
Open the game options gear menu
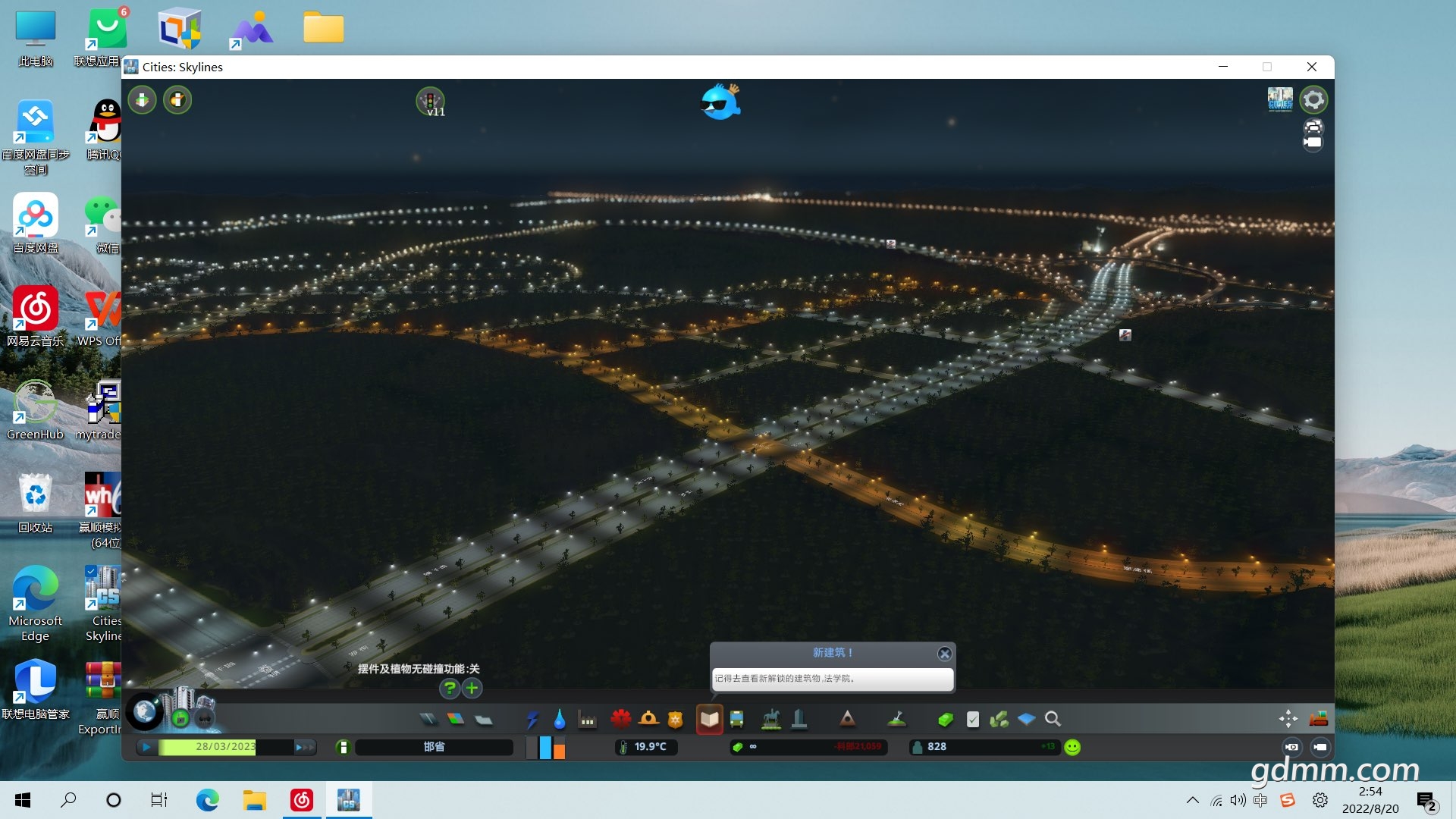tap(1313, 99)
